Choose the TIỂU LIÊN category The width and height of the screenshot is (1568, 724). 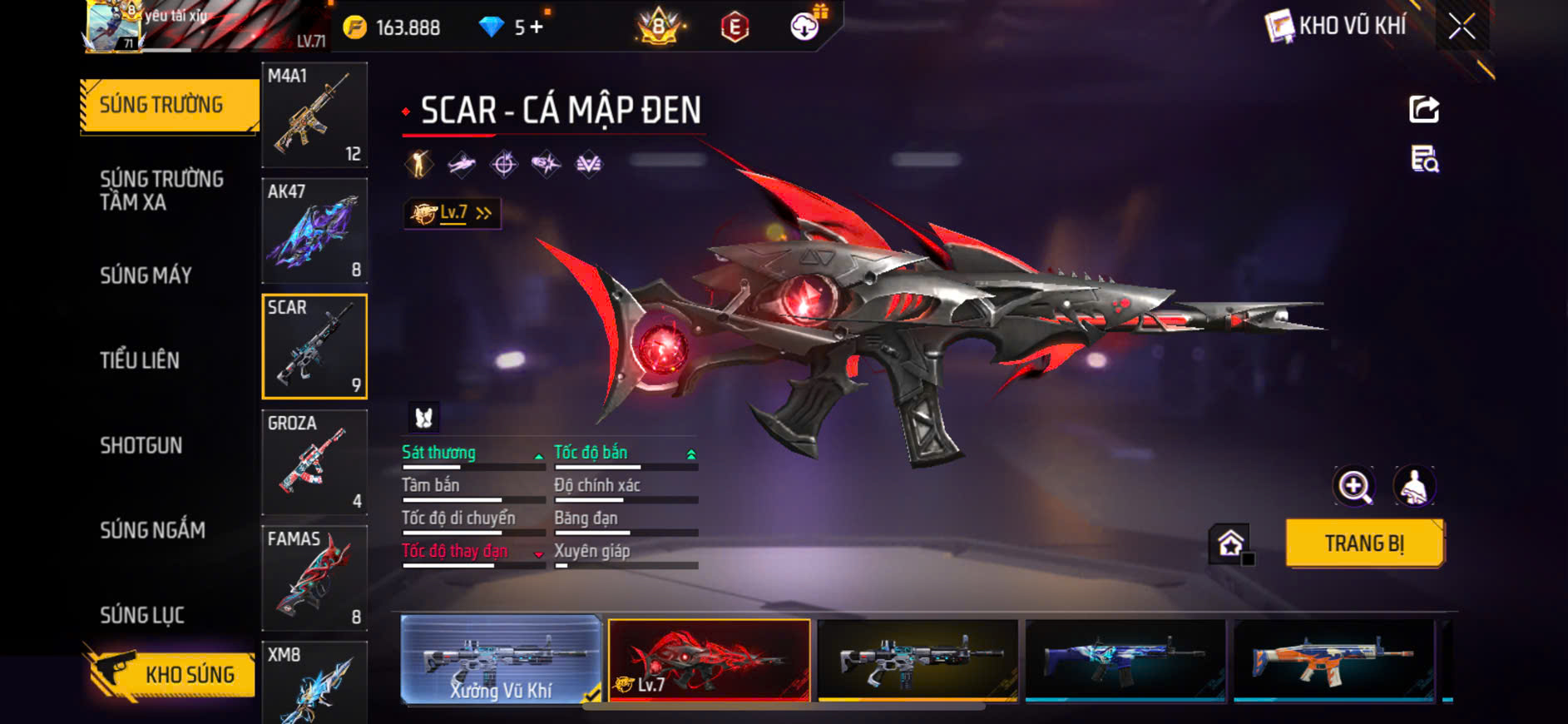140,360
